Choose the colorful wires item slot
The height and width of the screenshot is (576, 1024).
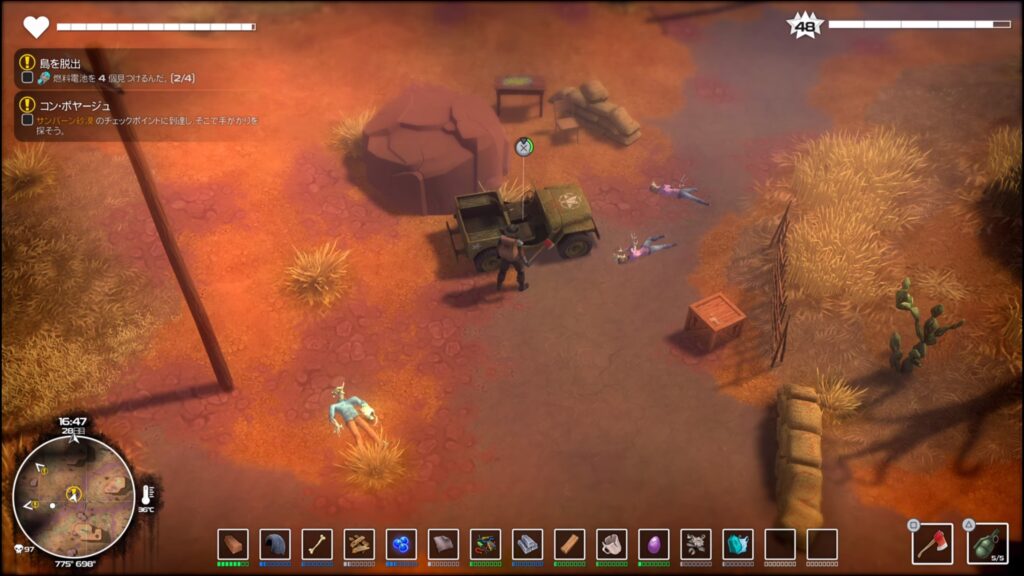click(x=485, y=544)
